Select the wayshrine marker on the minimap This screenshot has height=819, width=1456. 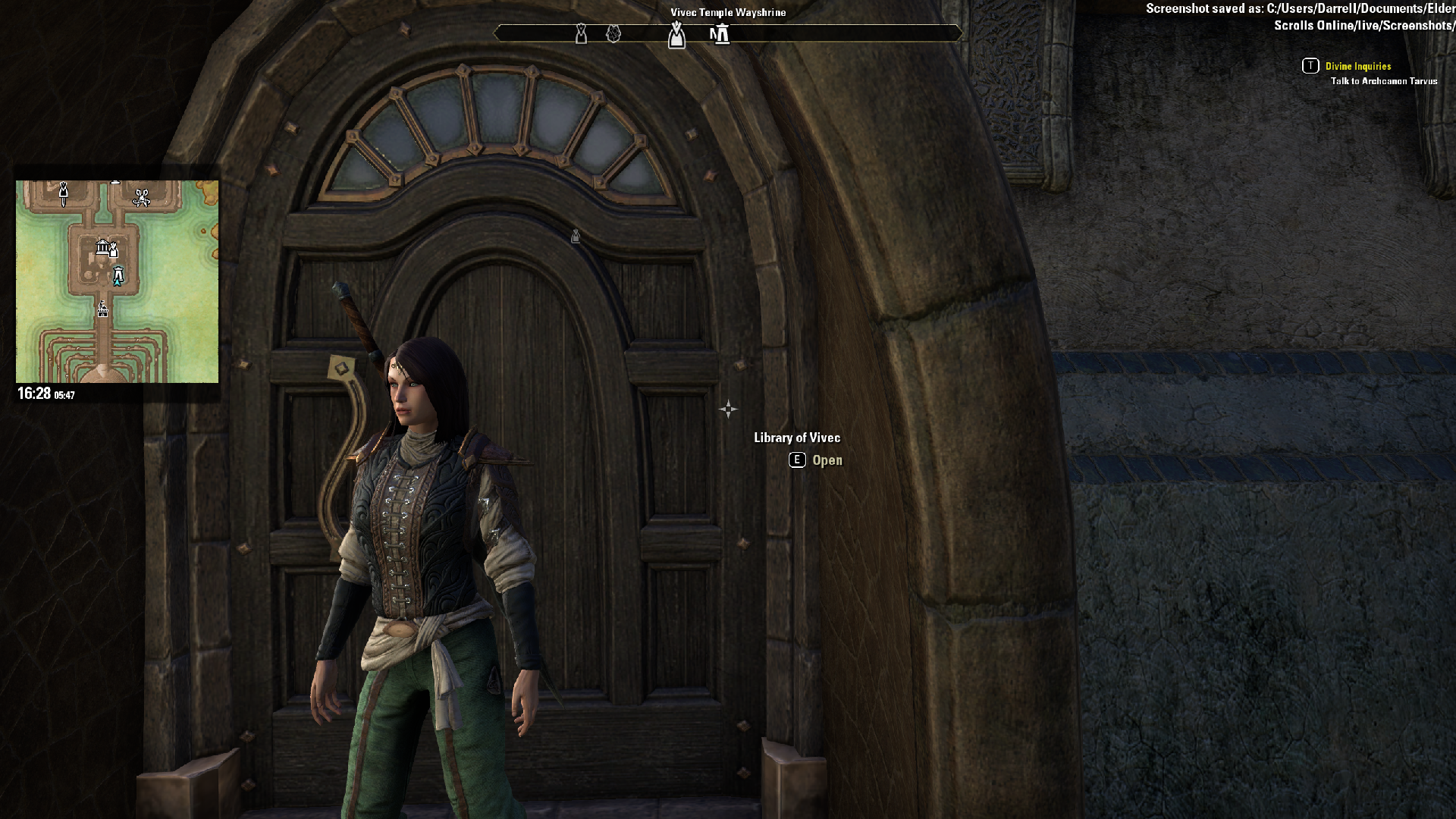(118, 275)
